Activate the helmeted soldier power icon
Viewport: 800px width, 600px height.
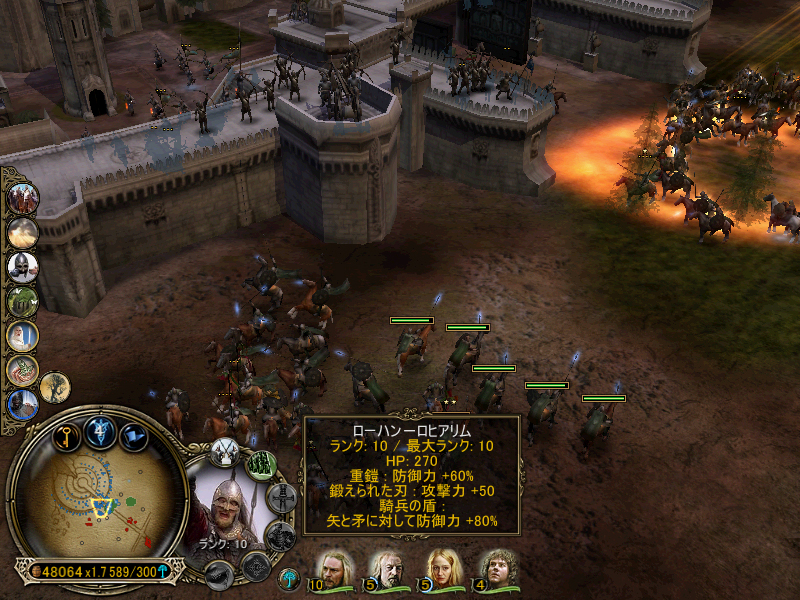[22, 266]
